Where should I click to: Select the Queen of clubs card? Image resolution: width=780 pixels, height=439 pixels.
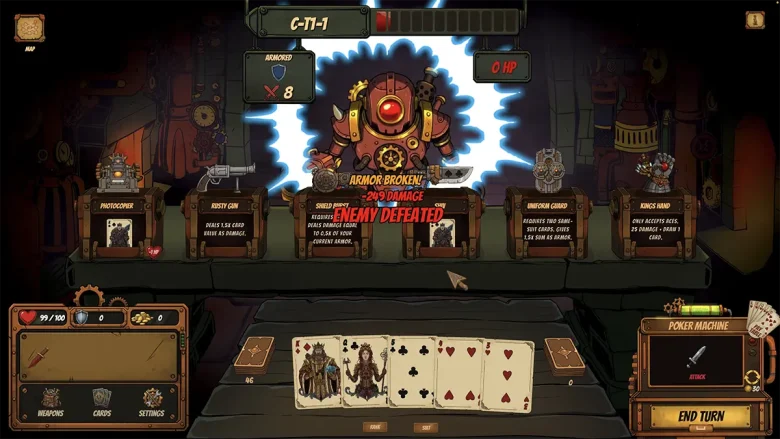coord(364,372)
